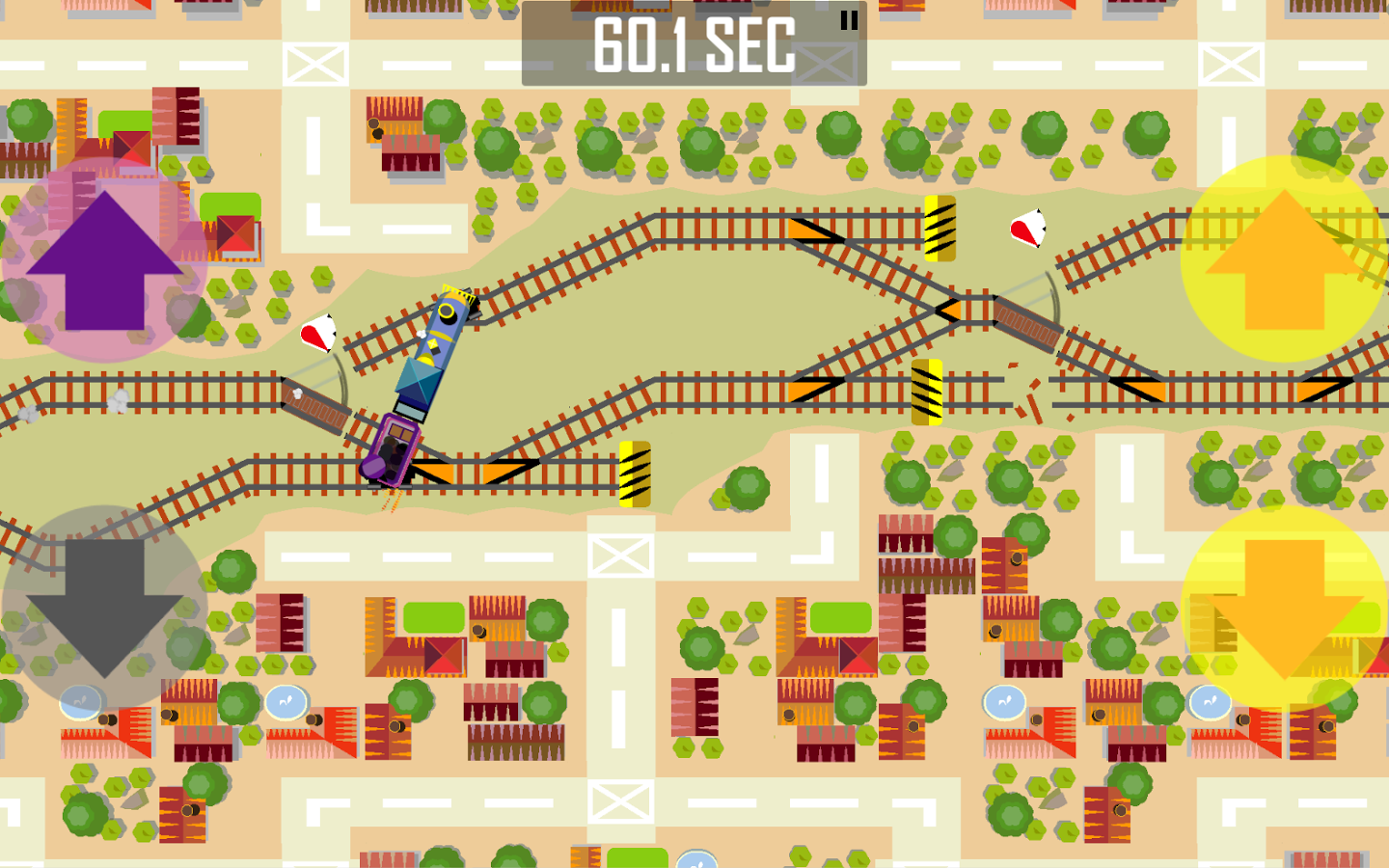The width and height of the screenshot is (1389, 868).
Task: Collect the balloon near the top-right tracks
Action: click(1028, 229)
